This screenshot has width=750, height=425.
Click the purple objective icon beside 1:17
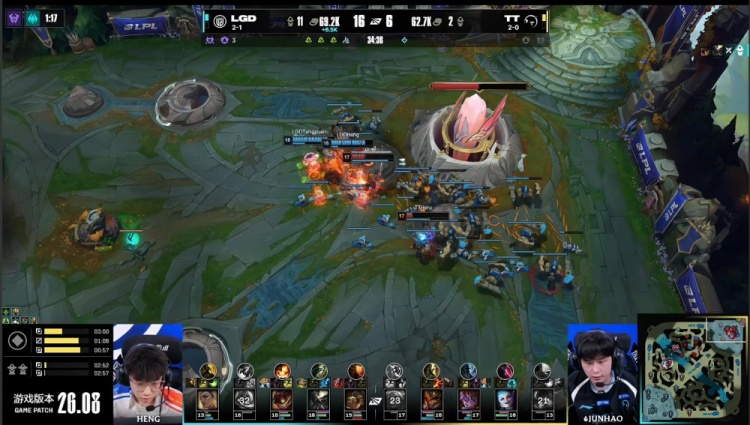pyautogui.click(x=13, y=18)
